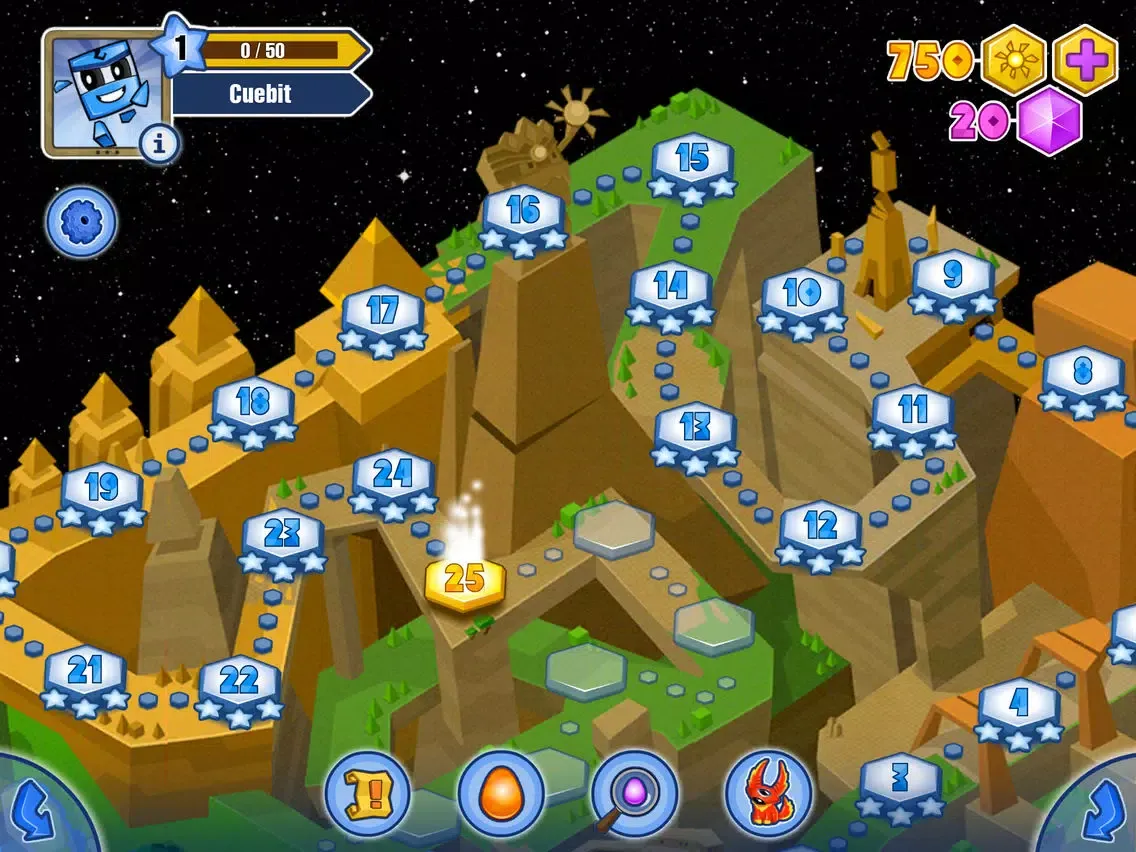Choose level 15 node
1136x852 pixels.
(692, 164)
